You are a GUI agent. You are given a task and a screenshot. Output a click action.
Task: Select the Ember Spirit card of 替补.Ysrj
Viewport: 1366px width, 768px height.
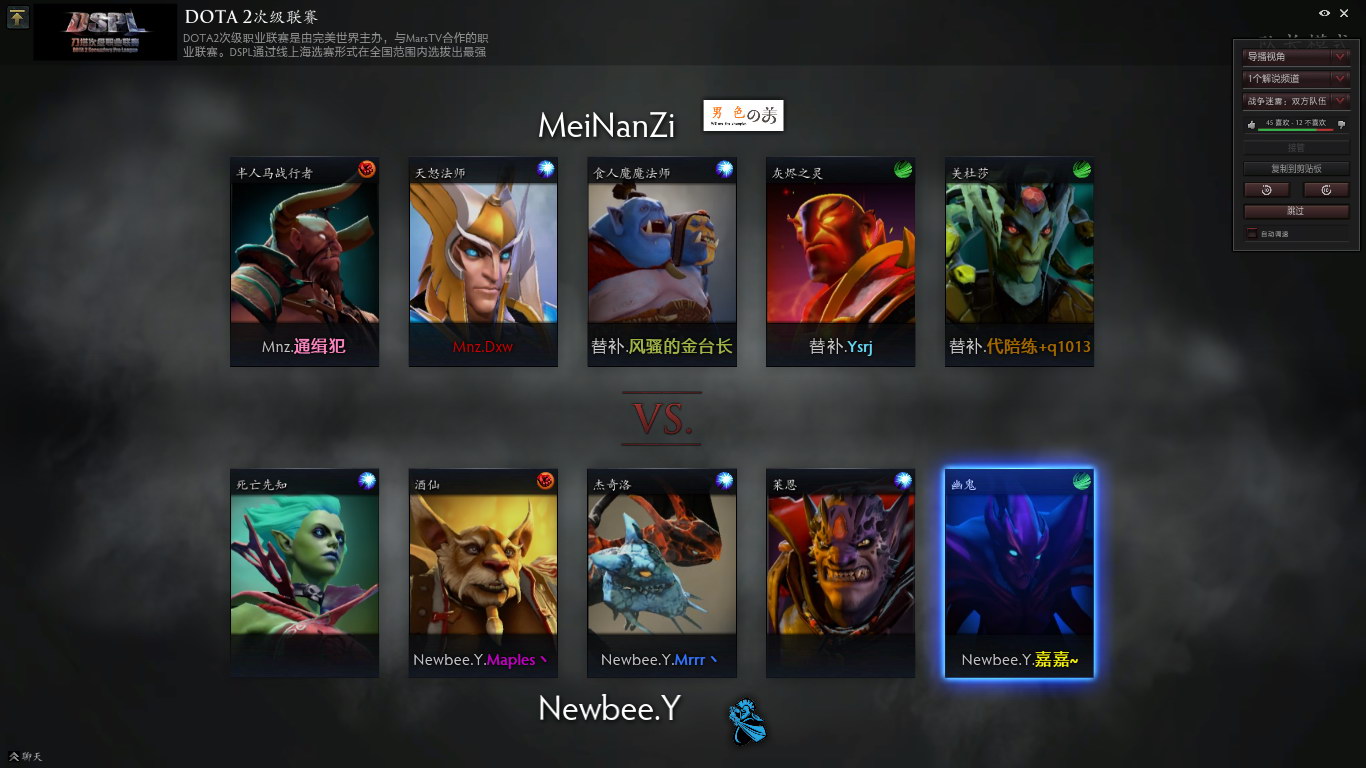[x=840, y=262]
